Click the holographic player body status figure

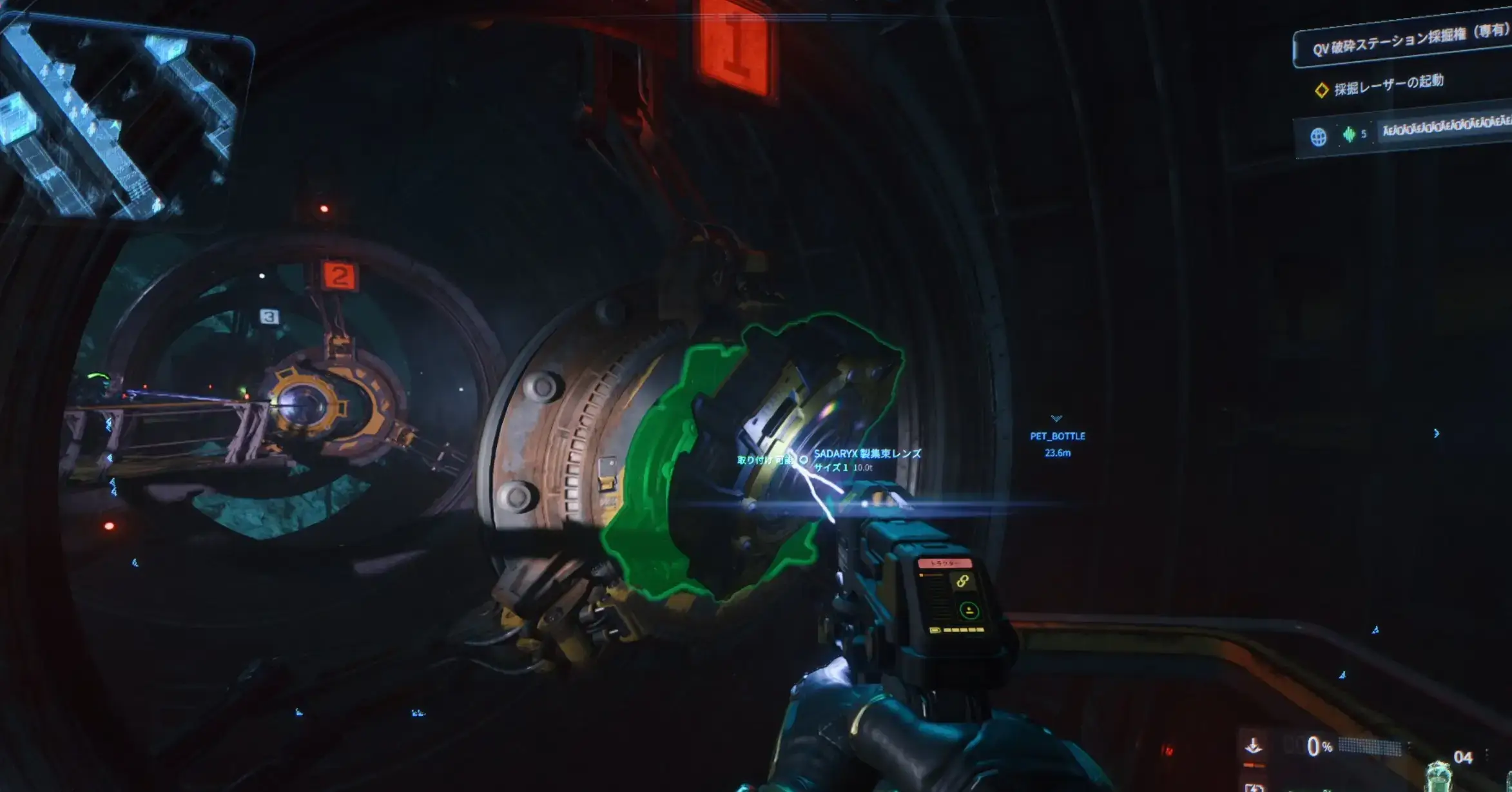[x=1439, y=775]
